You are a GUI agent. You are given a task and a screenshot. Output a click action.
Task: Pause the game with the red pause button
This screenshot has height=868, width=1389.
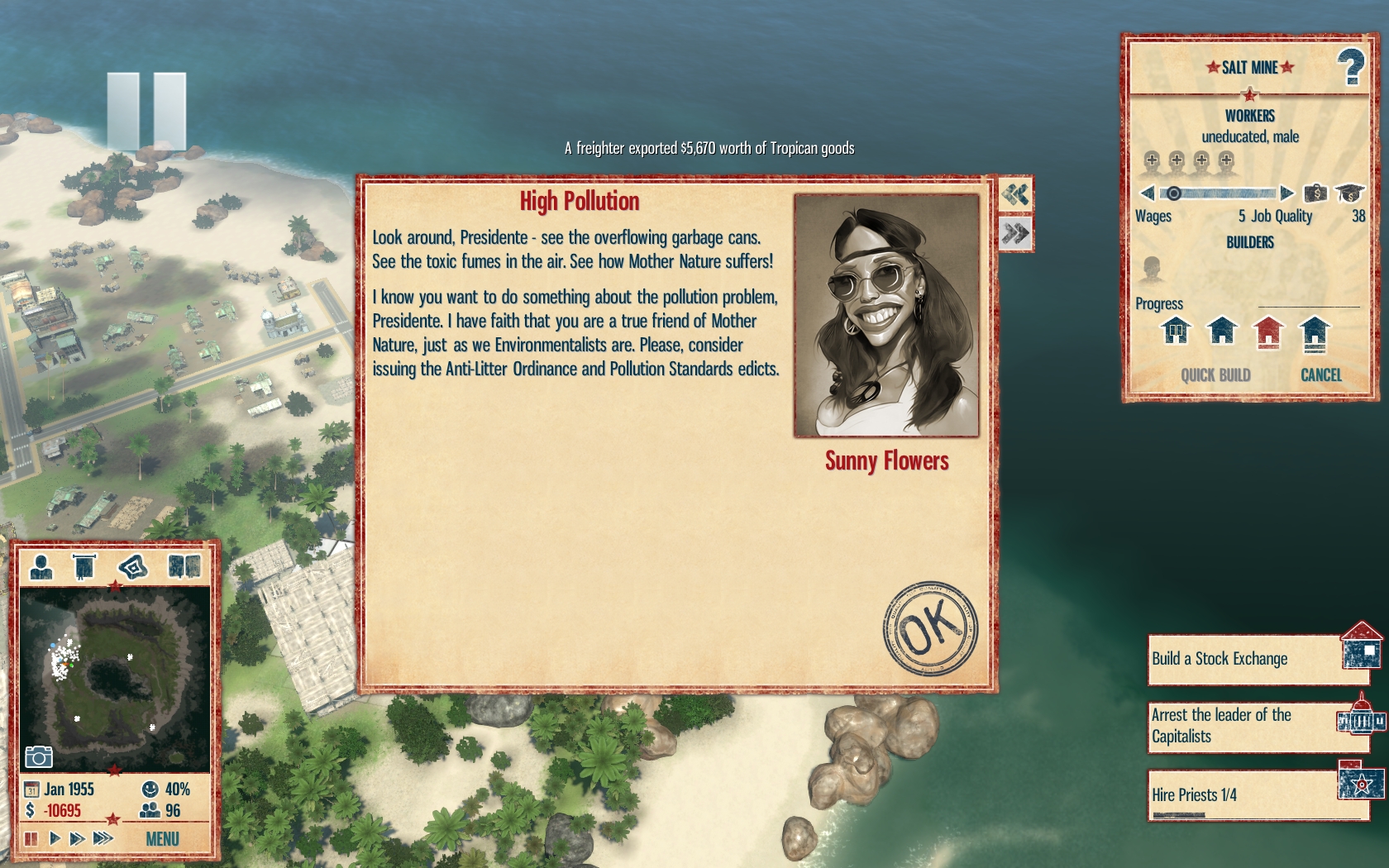click(x=31, y=839)
